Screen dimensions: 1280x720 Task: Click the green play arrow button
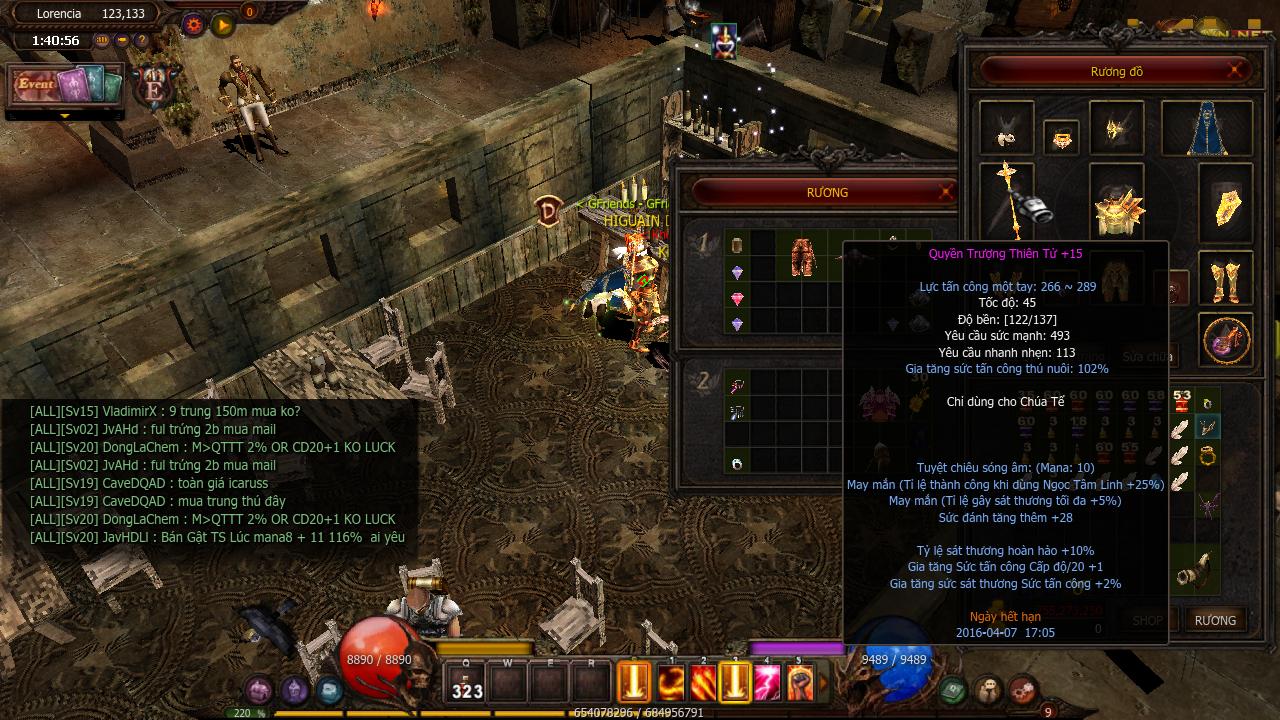(x=223, y=23)
